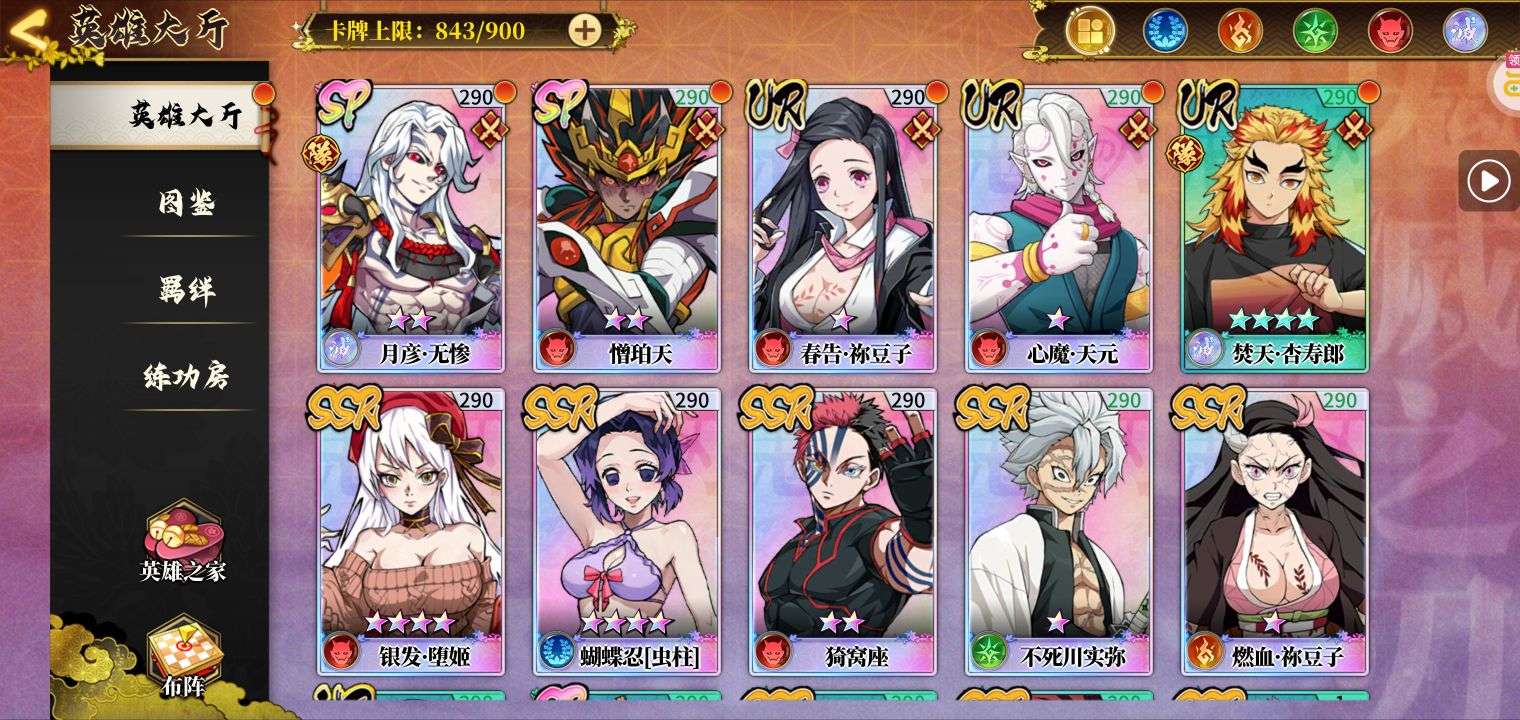The height and width of the screenshot is (720, 1520).
Task: Click the play button on the right edge
Action: pyautogui.click(x=1488, y=181)
